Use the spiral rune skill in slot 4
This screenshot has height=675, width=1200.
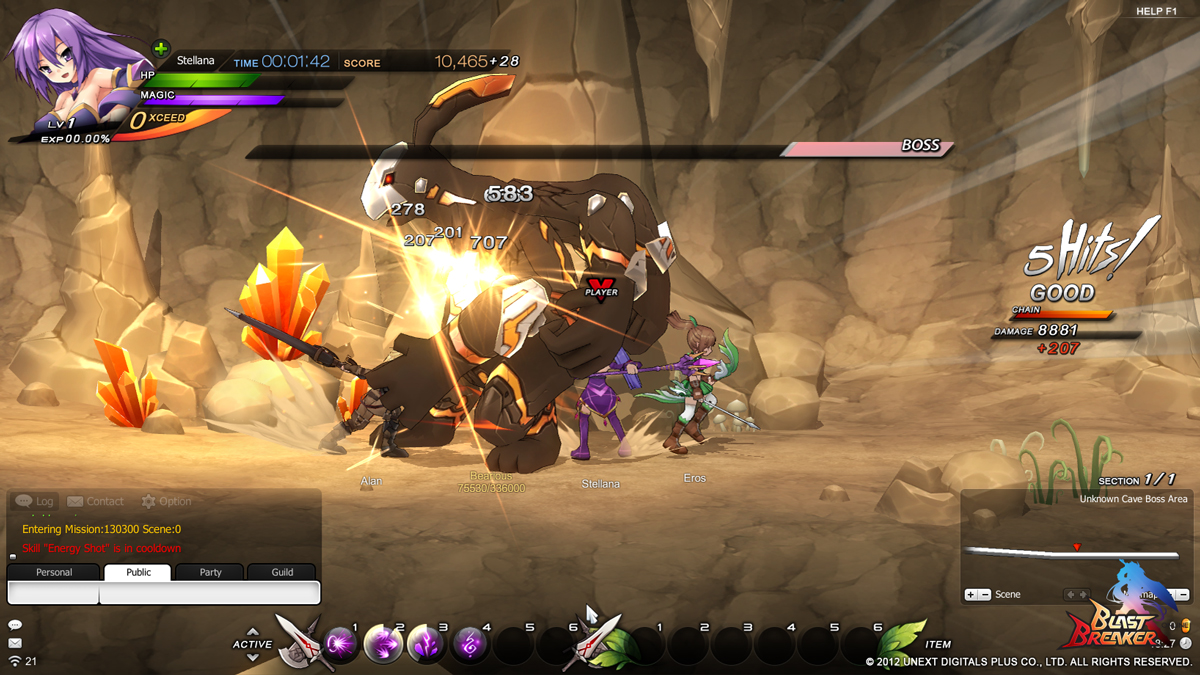tap(470, 645)
